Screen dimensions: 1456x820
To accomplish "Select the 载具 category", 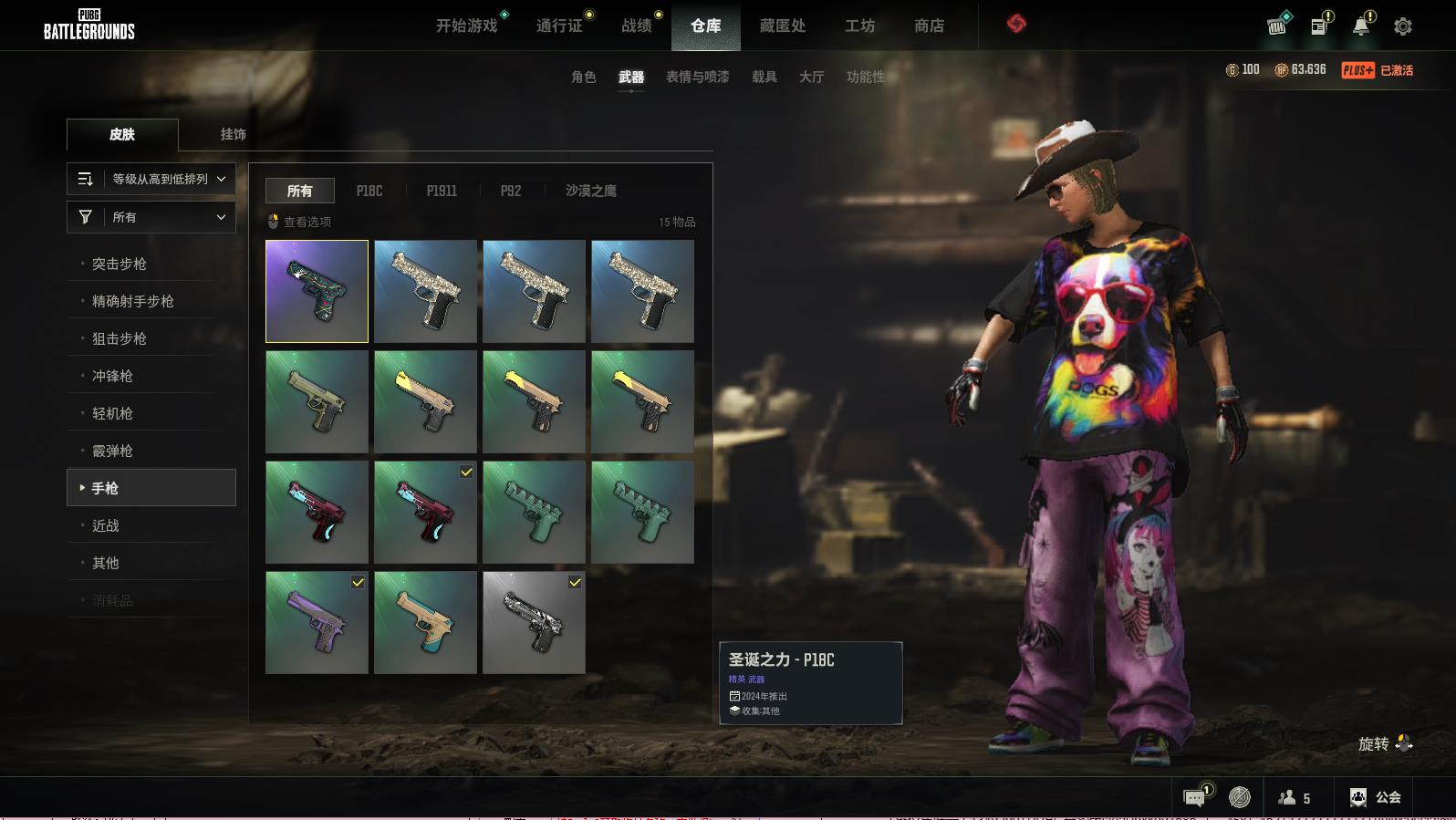I will (764, 77).
